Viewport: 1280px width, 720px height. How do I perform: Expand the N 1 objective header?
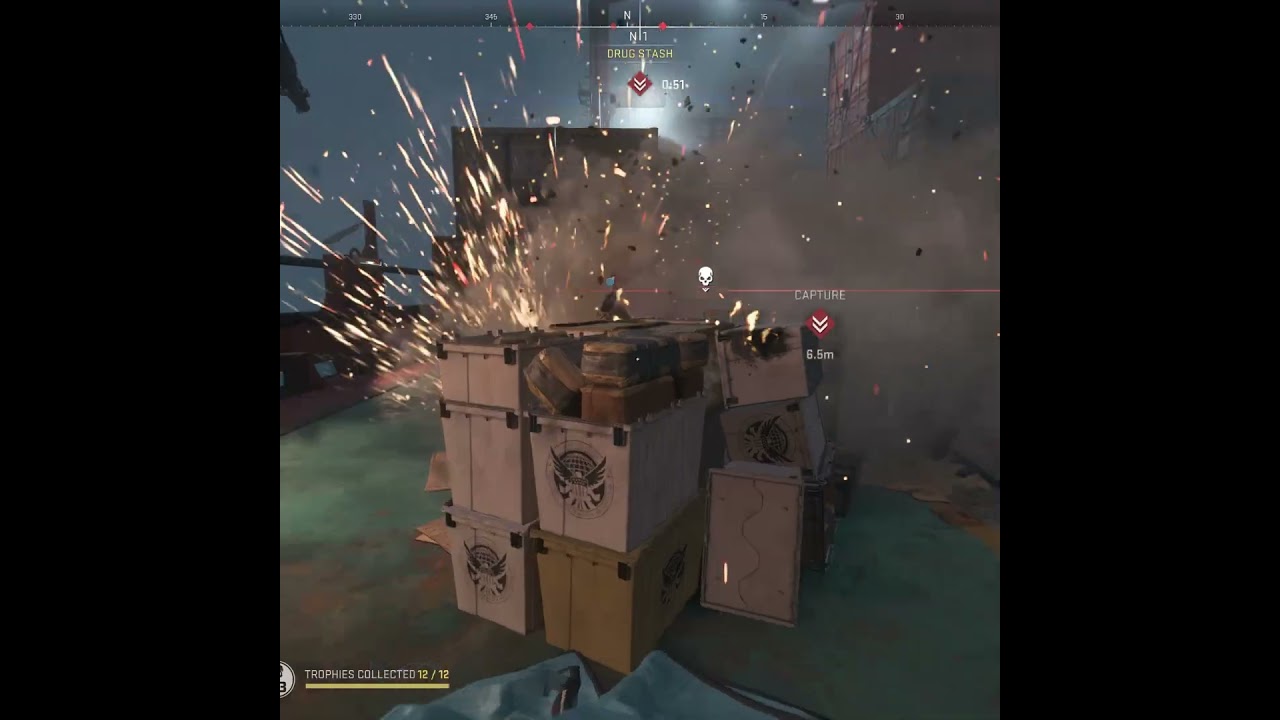coord(637,36)
